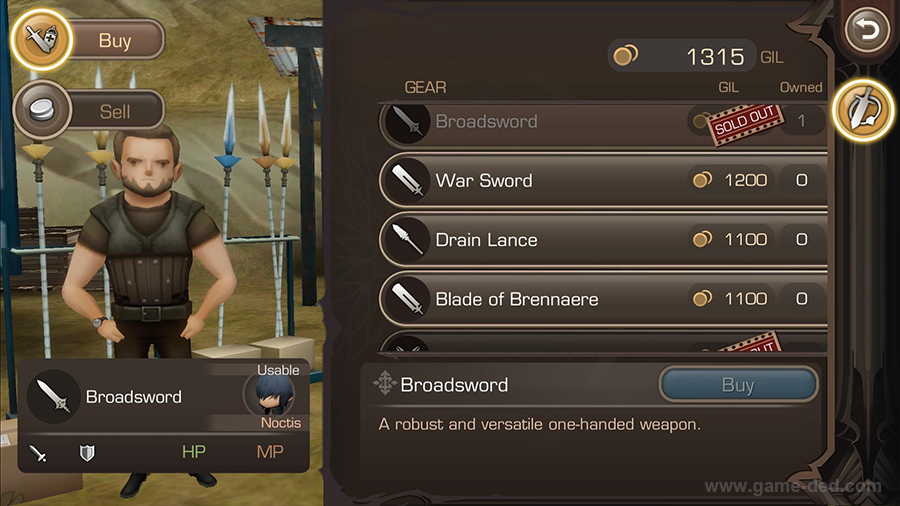Select the gear category icon
The height and width of the screenshot is (506, 900).
click(863, 106)
